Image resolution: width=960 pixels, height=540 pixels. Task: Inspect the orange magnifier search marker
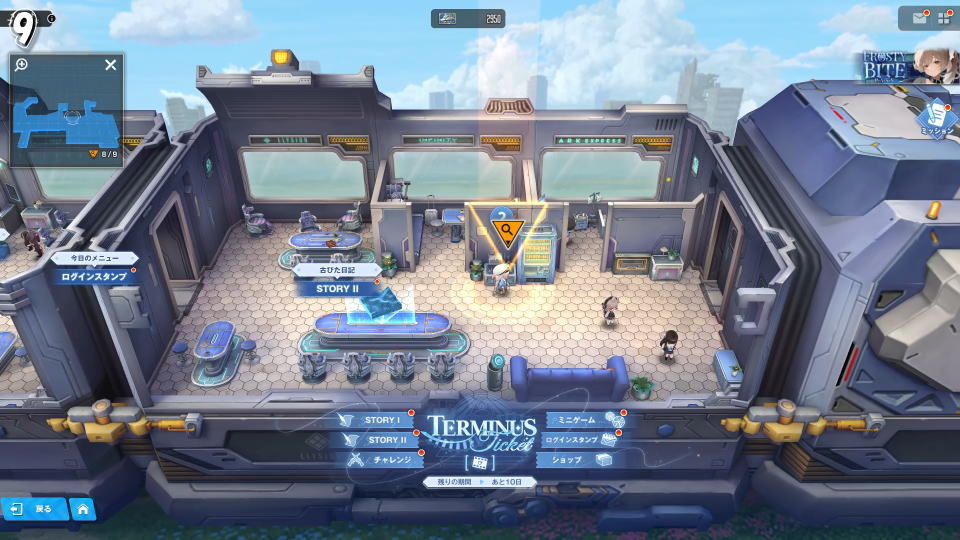[x=507, y=232]
